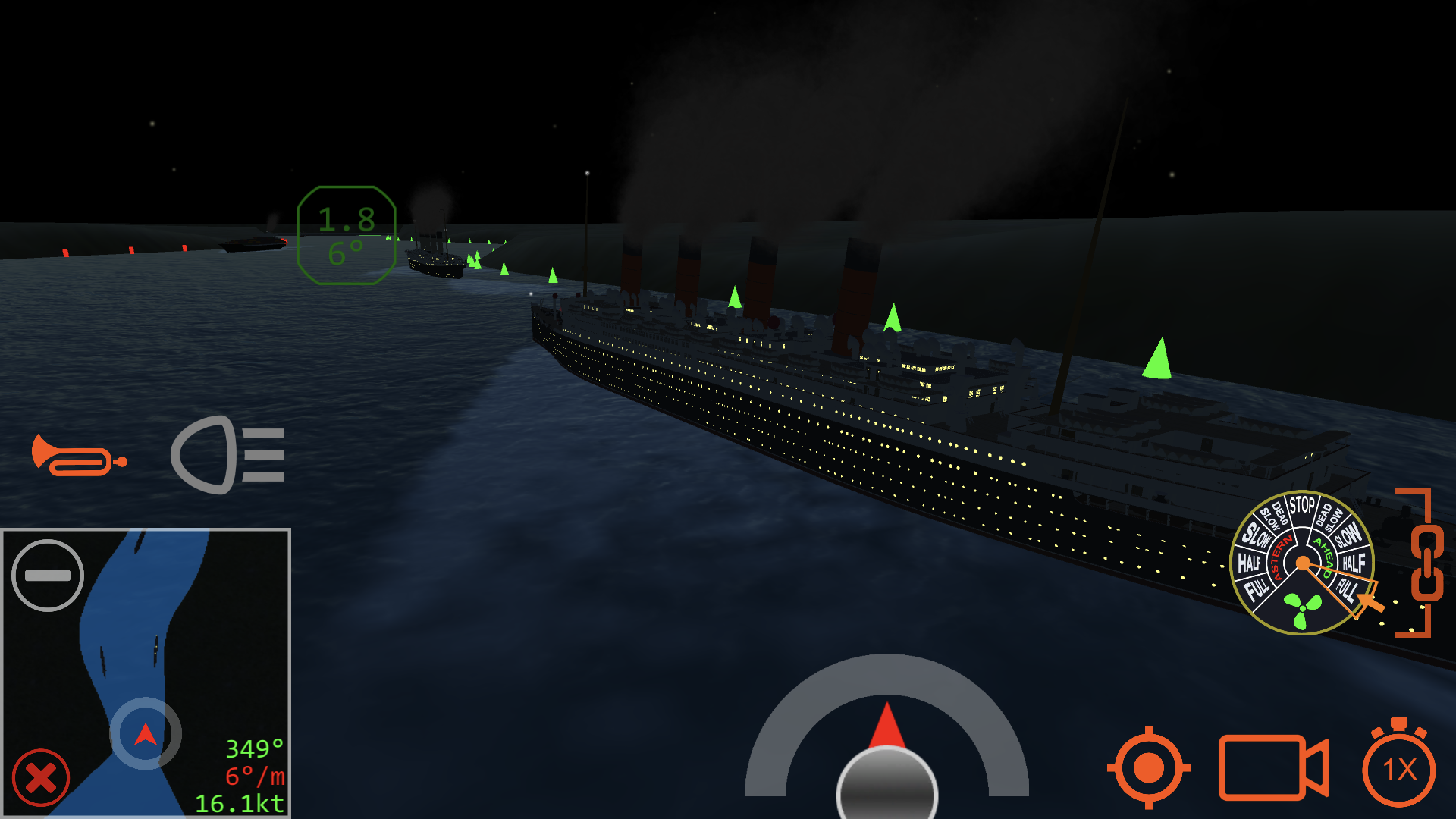Click the 349° heading readout
1456x819 pixels.
click(x=253, y=748)
